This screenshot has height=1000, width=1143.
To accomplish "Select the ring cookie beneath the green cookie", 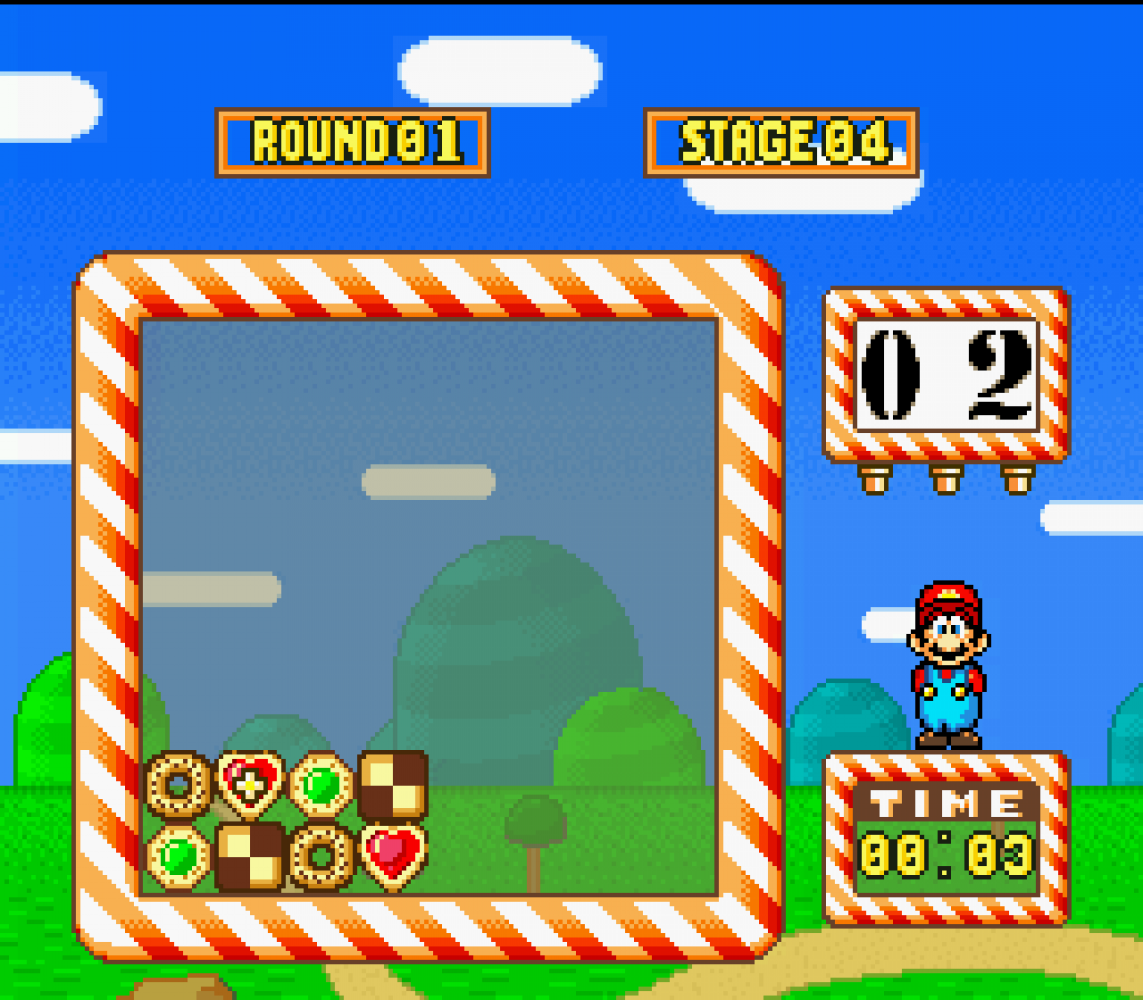I will click(x=321, y=856).
